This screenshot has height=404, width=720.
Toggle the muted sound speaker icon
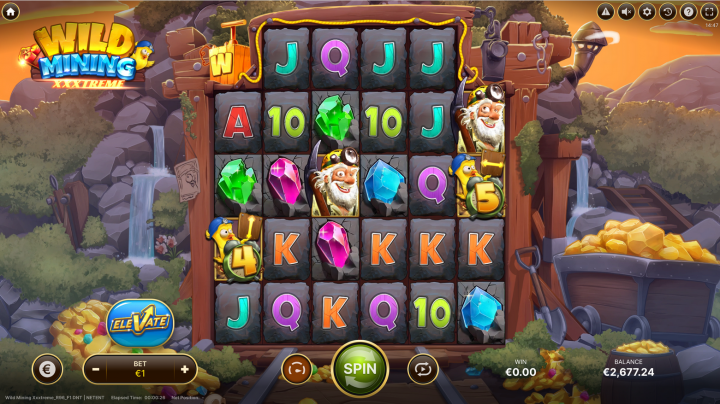627,11
